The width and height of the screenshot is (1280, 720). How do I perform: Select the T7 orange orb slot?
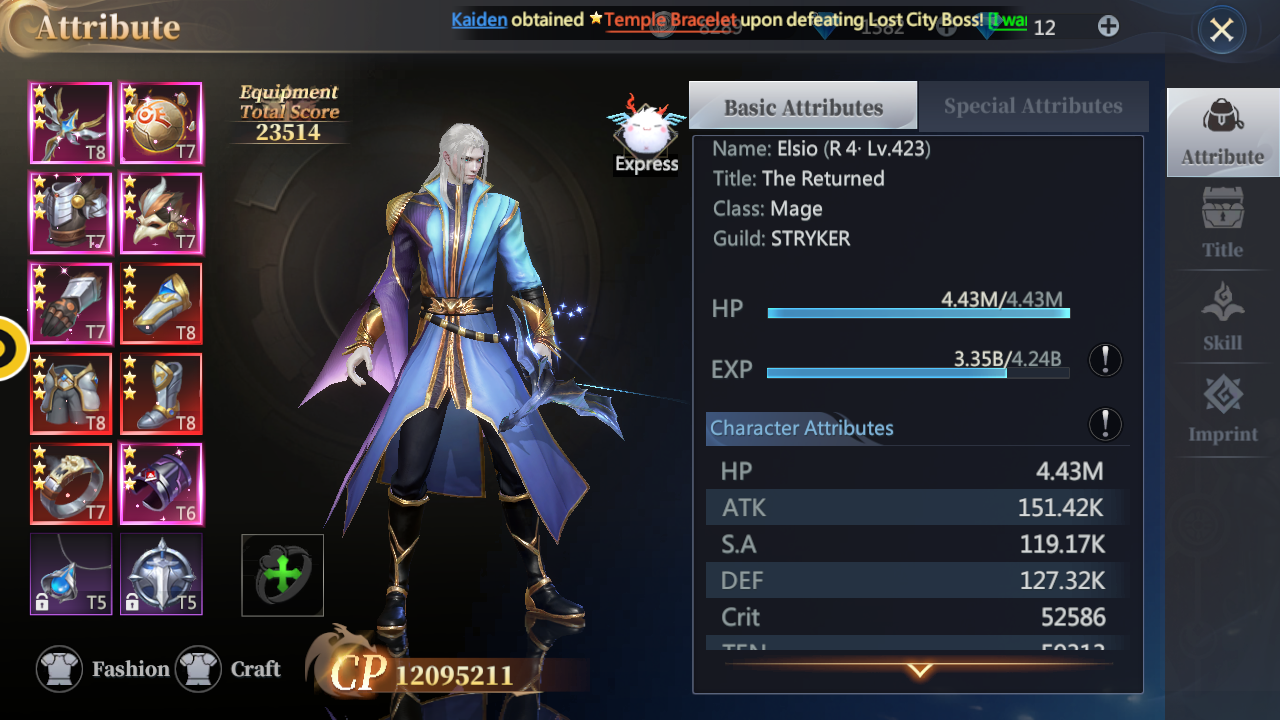(161, 123)
